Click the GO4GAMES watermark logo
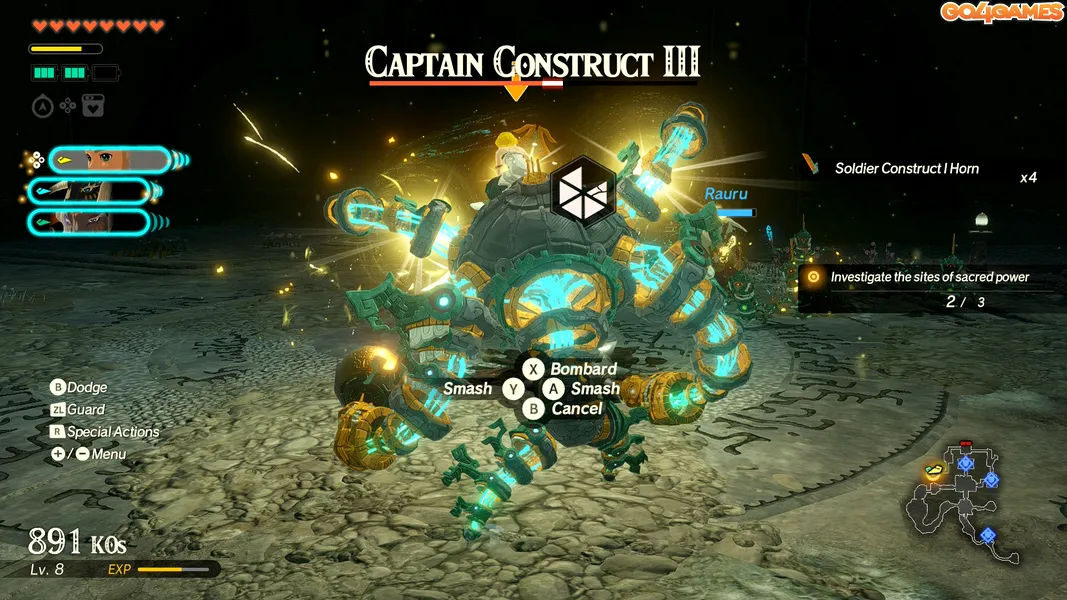Image resolution: width=1067 pixels, height=600 pixels. pos(1001,12)
